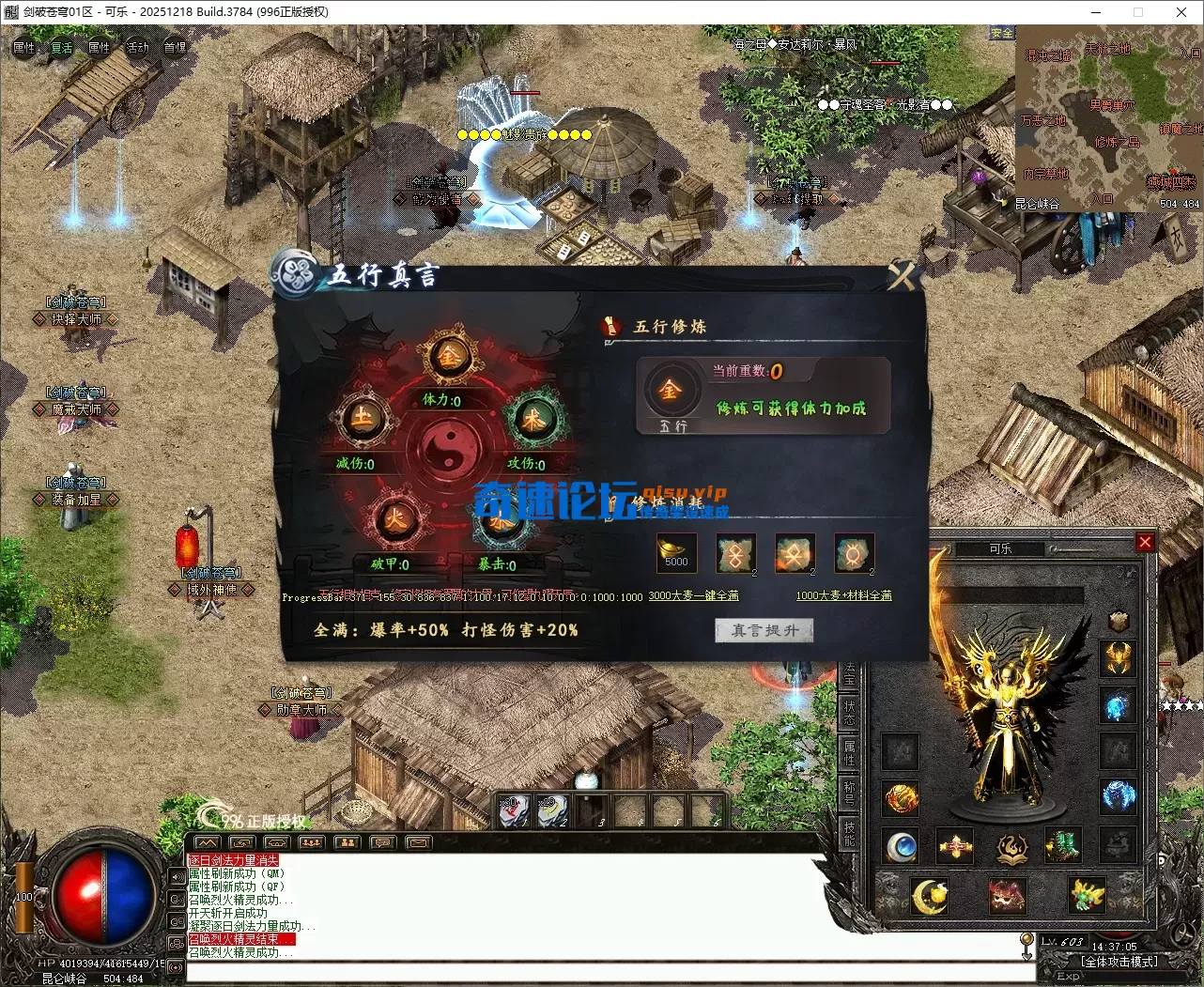Switch to the 称号 tab on character panel
This screenshot has height=987, width=1204.
click(x=851, y=794)
